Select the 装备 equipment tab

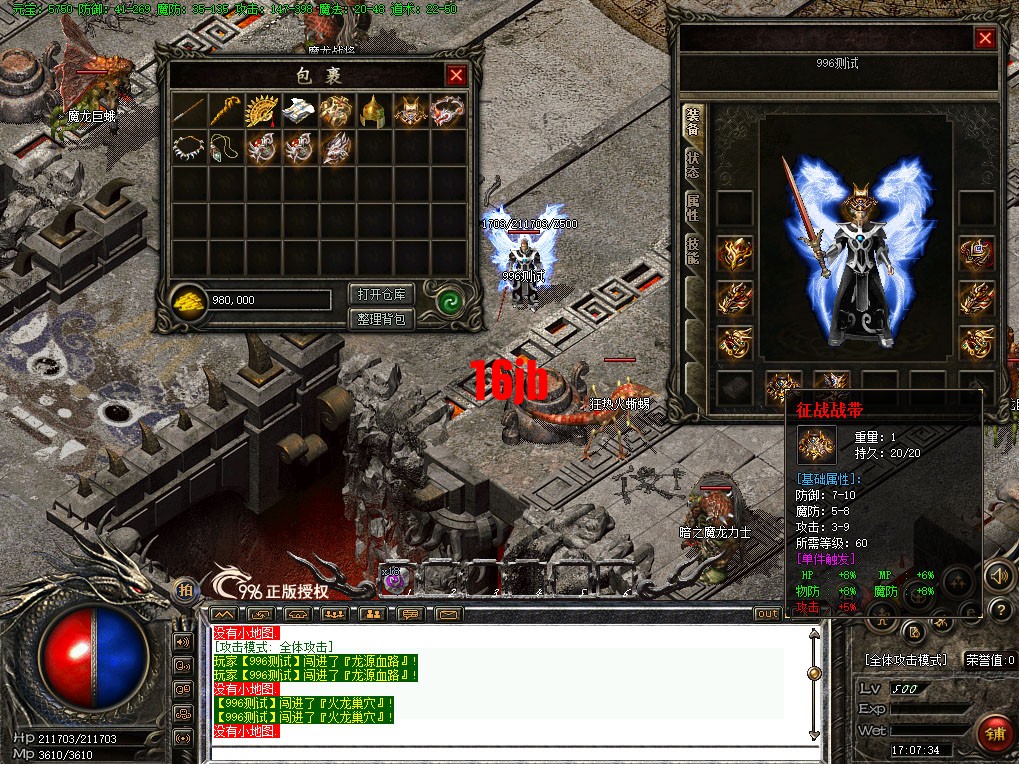(x=692, y=123)
